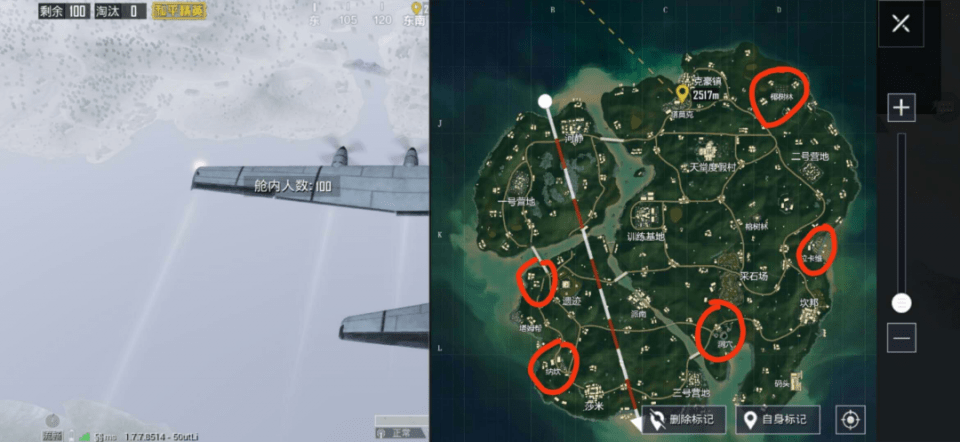This screenshot has height=442, width=960.
Task: Zoom out the map with minus button
Action: [x=901, y=338]
